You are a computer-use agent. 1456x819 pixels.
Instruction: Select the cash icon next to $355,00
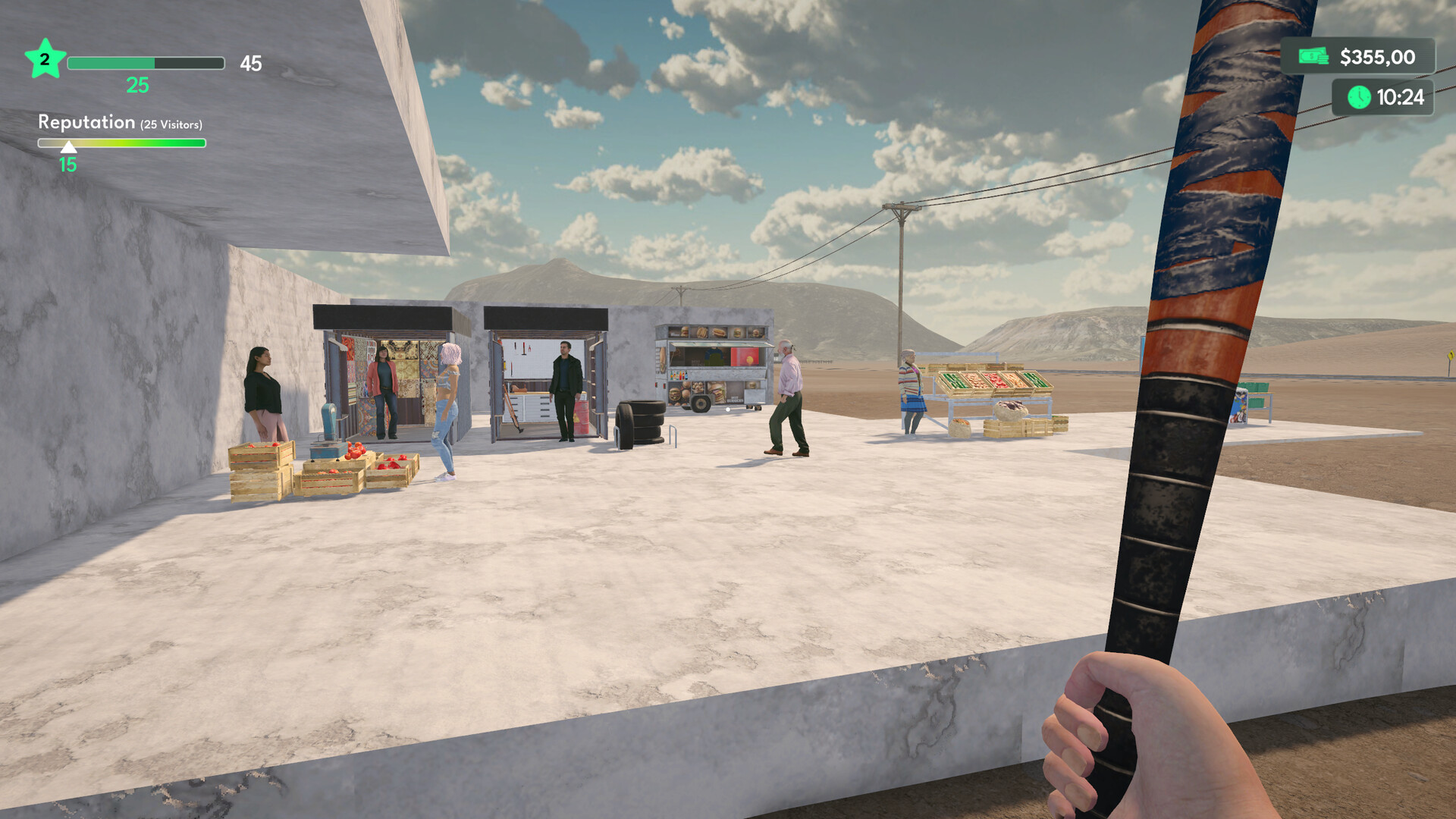coord(1314,56)
